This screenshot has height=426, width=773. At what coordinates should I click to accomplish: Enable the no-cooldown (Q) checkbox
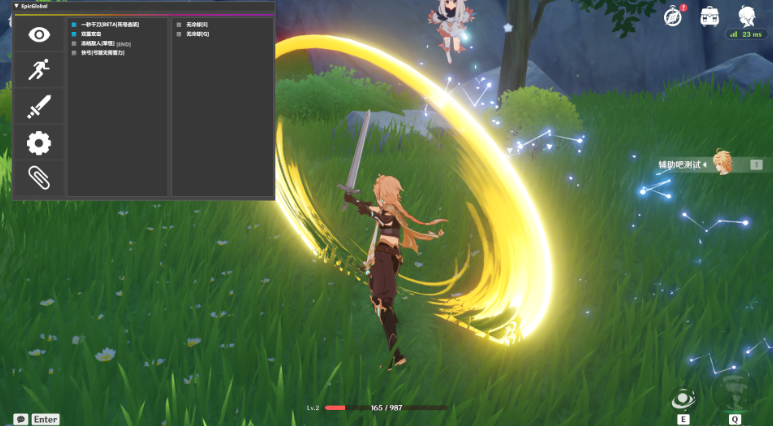(179, 34)
